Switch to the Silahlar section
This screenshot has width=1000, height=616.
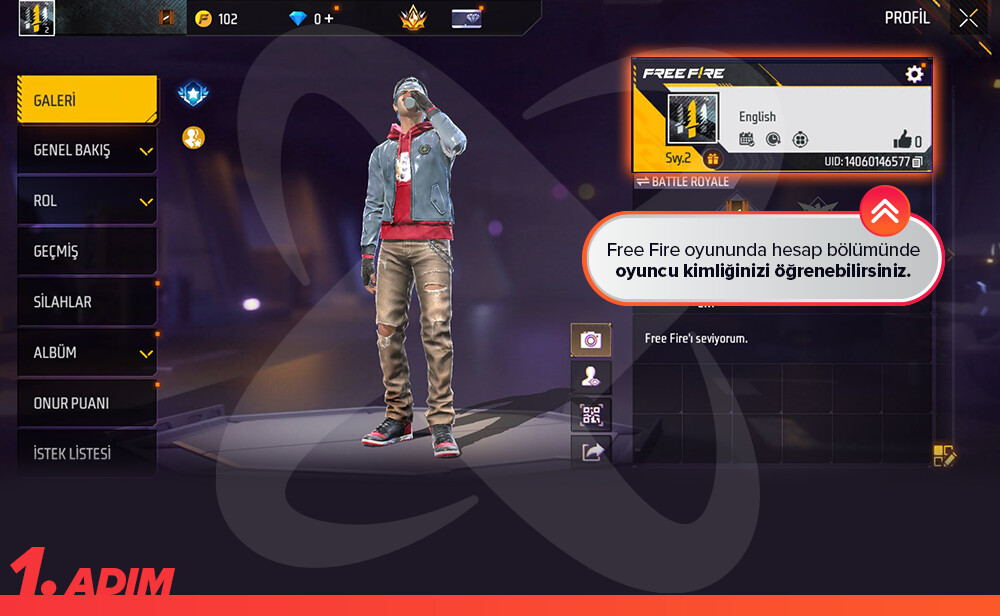(86, 302)
